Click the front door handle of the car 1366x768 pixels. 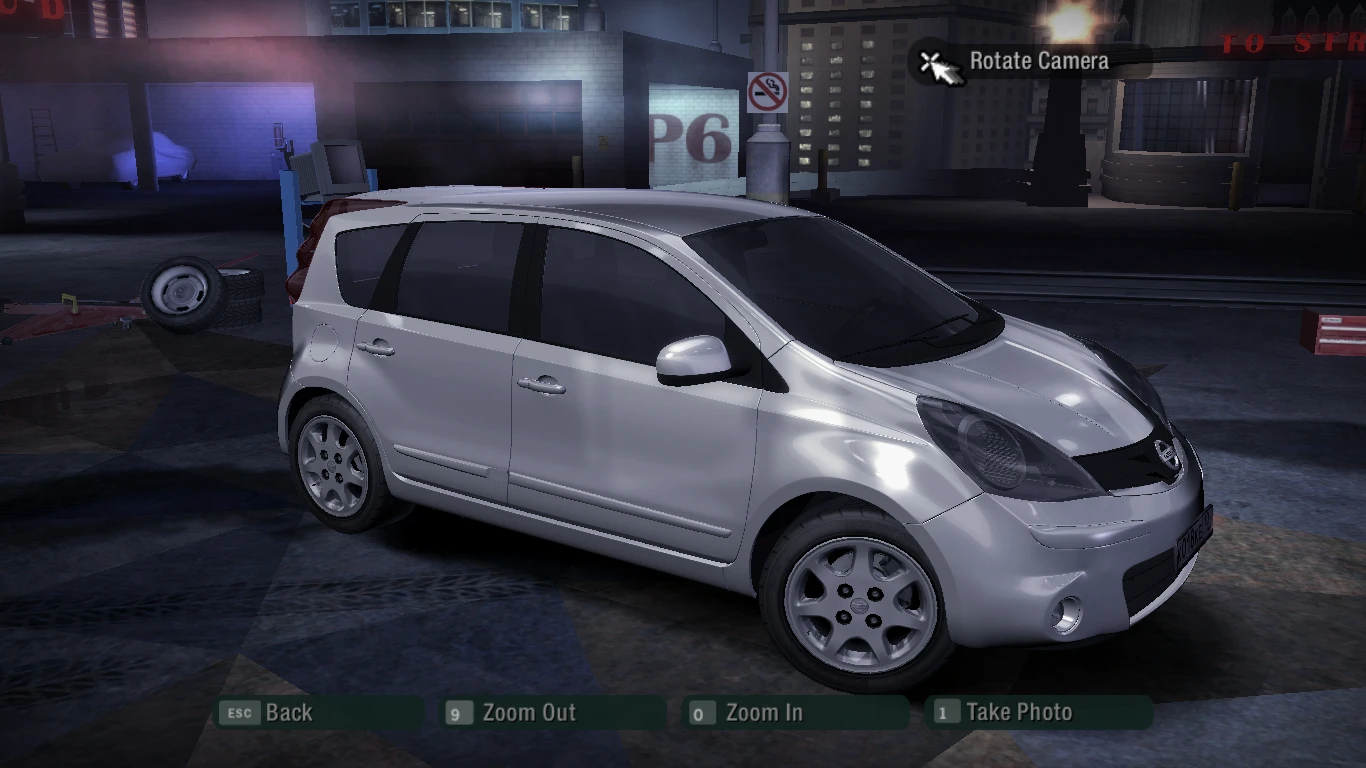pos(540,386)
